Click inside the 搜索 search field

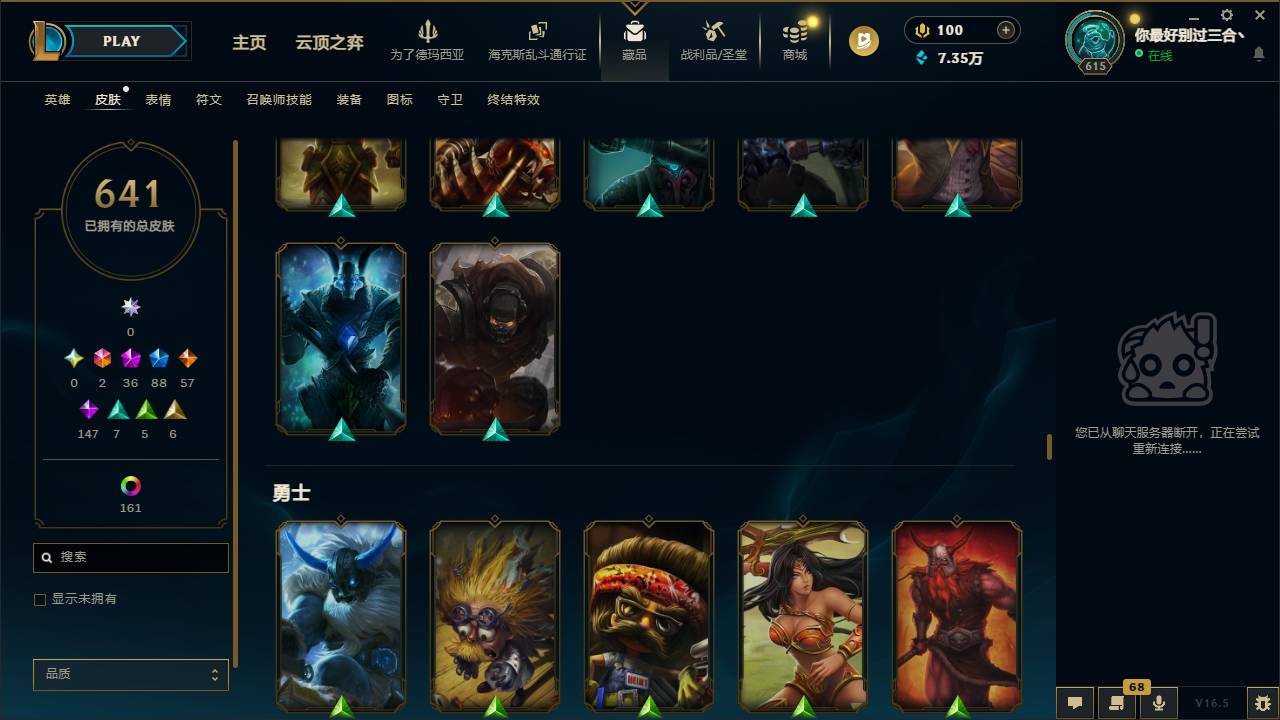pos(130,557)
